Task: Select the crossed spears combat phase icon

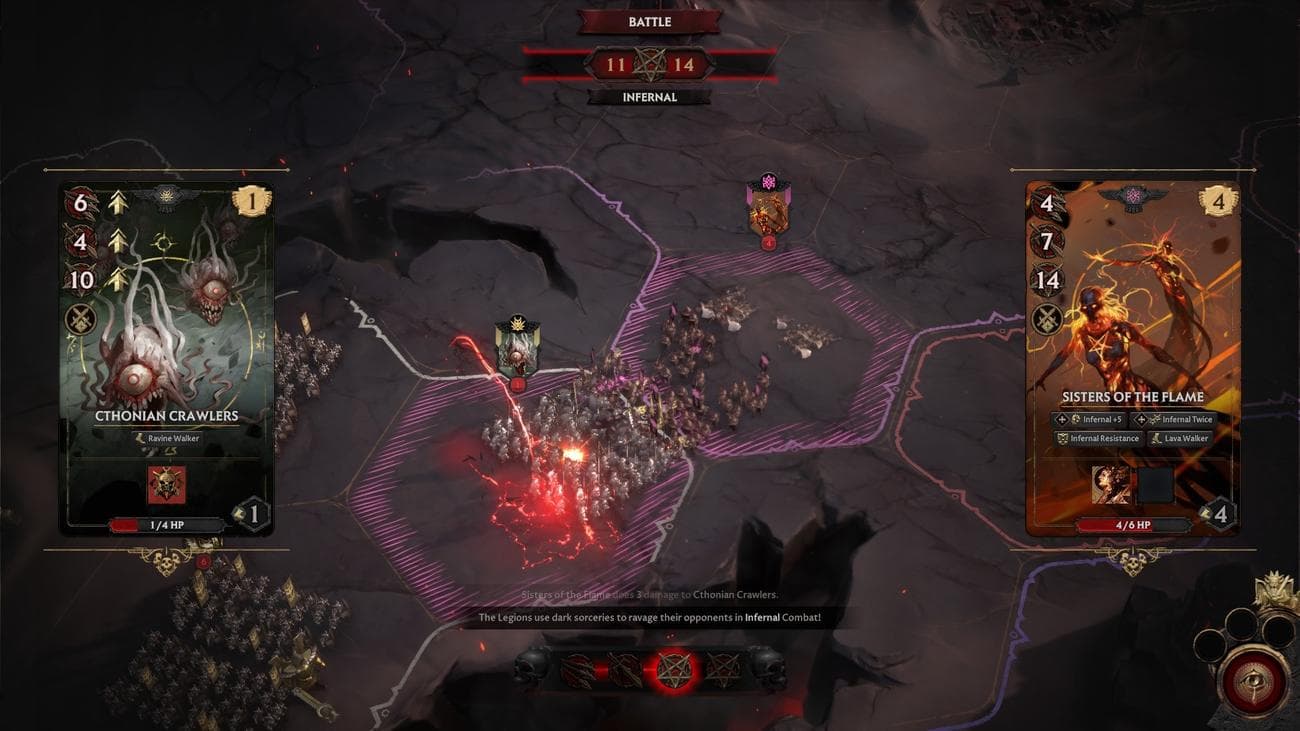Action: pyautogui.click(x=623, y=669)
